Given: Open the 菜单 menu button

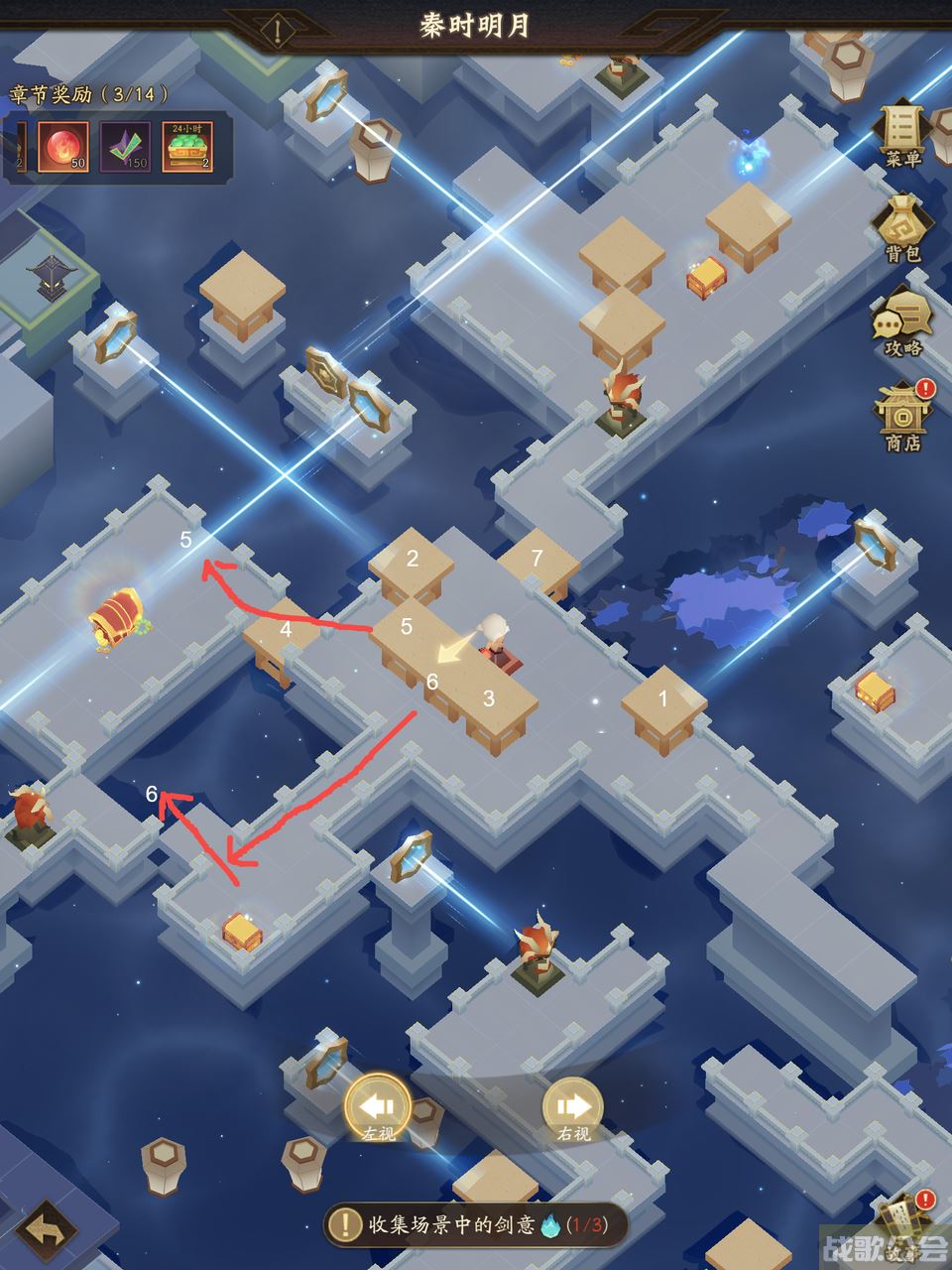Looking at the screenshot, I should tap(903, 135).
